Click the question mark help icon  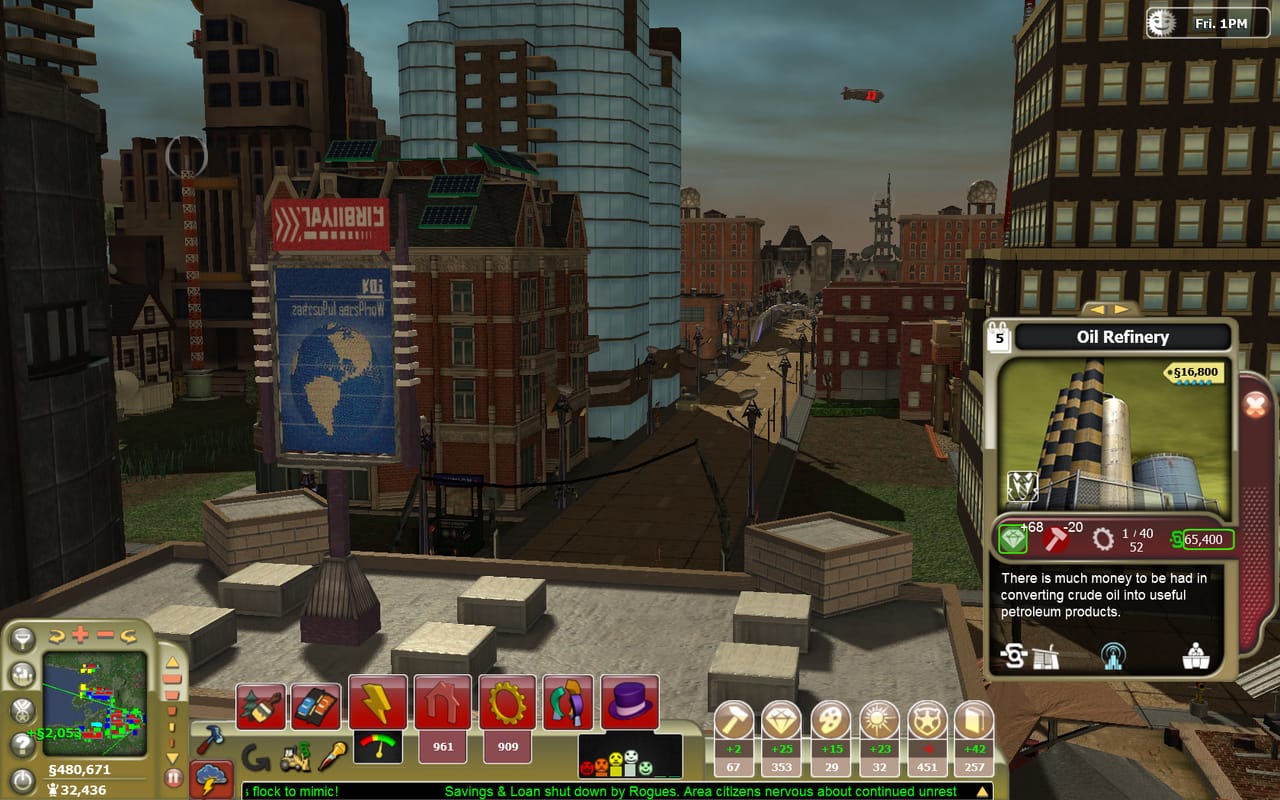21,743
